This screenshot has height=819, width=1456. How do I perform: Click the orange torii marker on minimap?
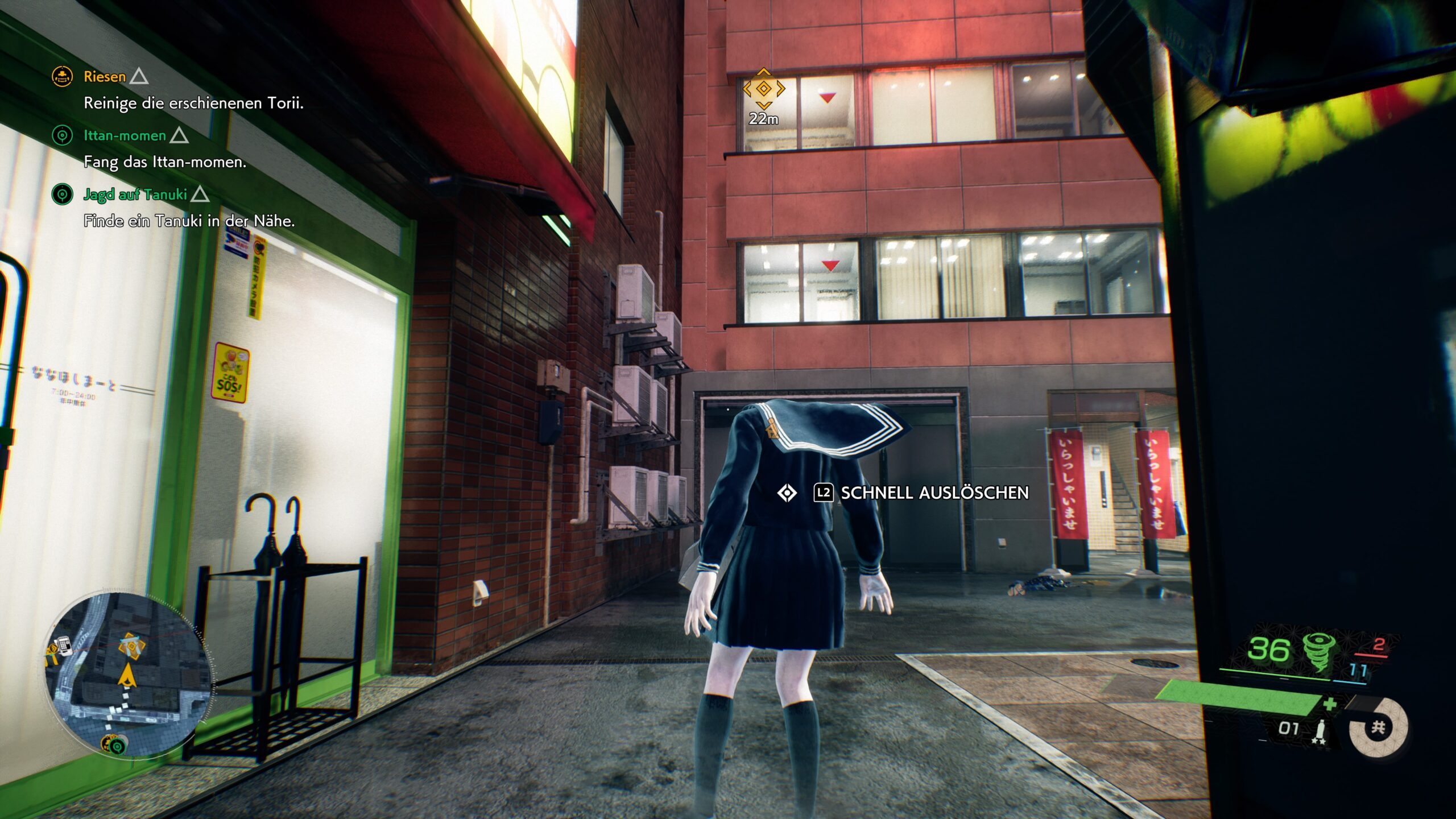point(131,647)
